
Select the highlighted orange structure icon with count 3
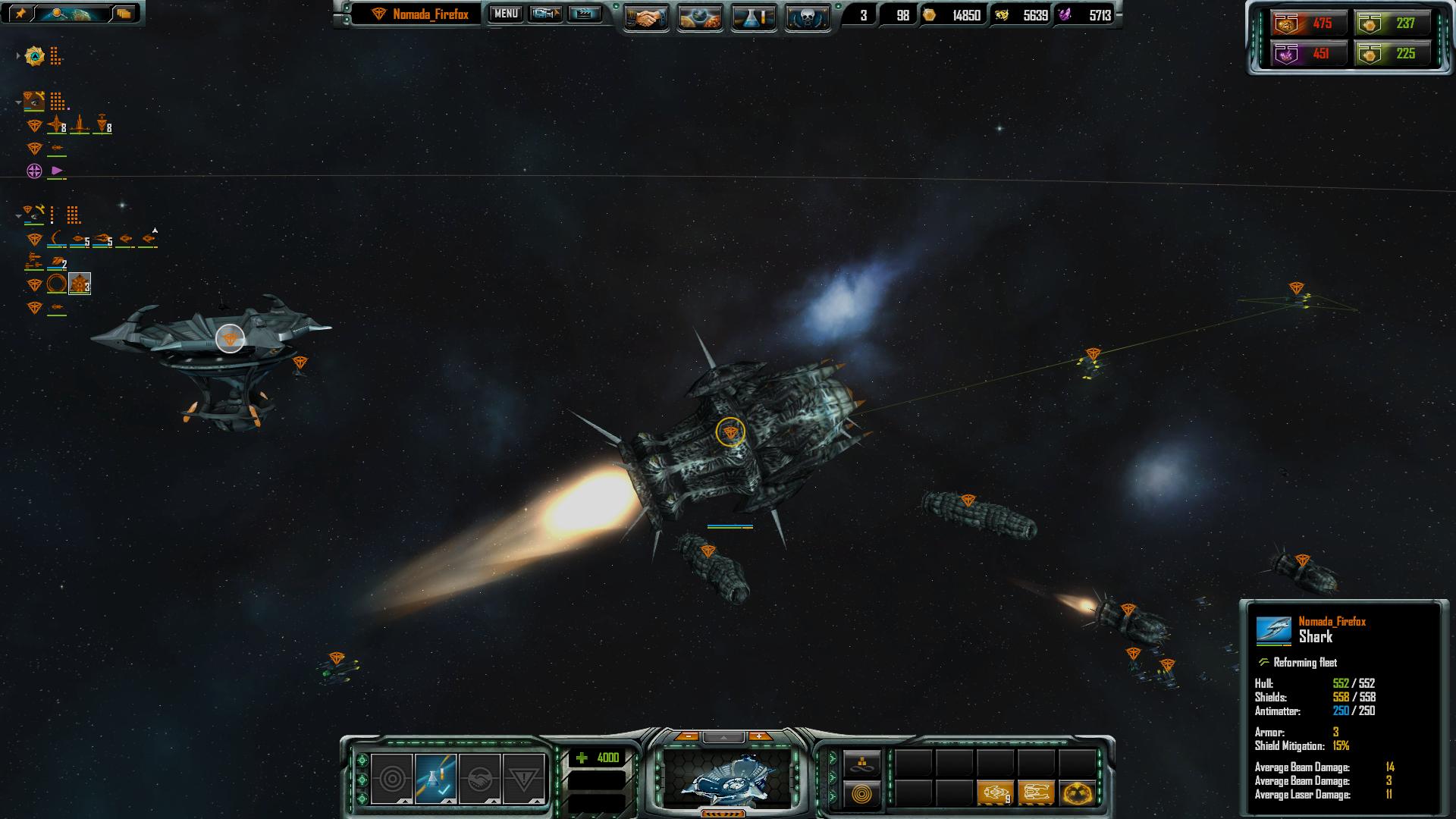pyautogui.click(x=80, y=284)
